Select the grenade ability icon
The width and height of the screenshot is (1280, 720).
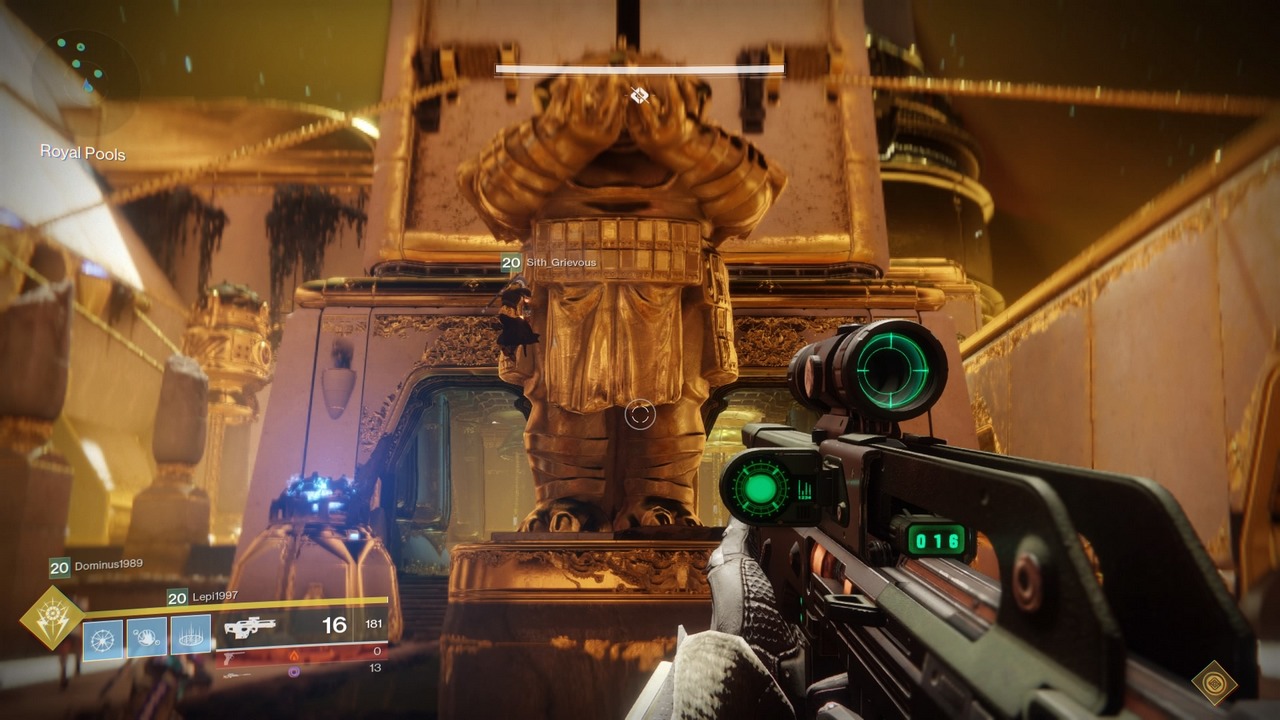click(103, 638)
